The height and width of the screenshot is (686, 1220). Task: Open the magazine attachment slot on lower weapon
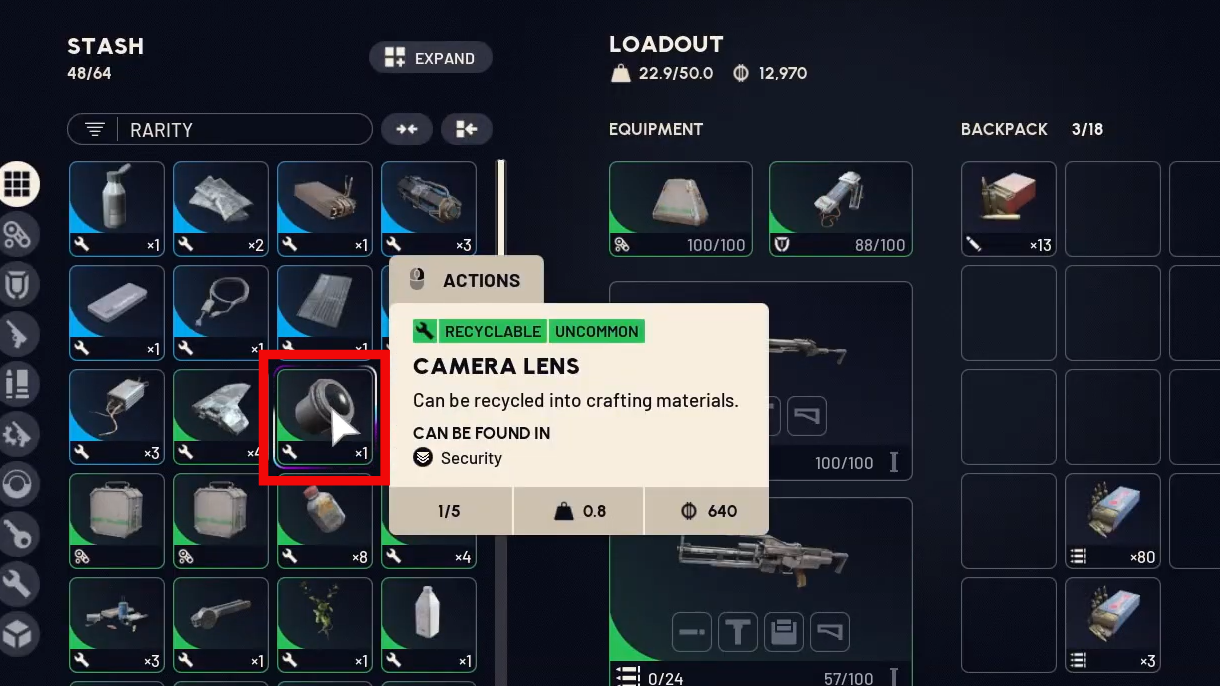point(784,632)
